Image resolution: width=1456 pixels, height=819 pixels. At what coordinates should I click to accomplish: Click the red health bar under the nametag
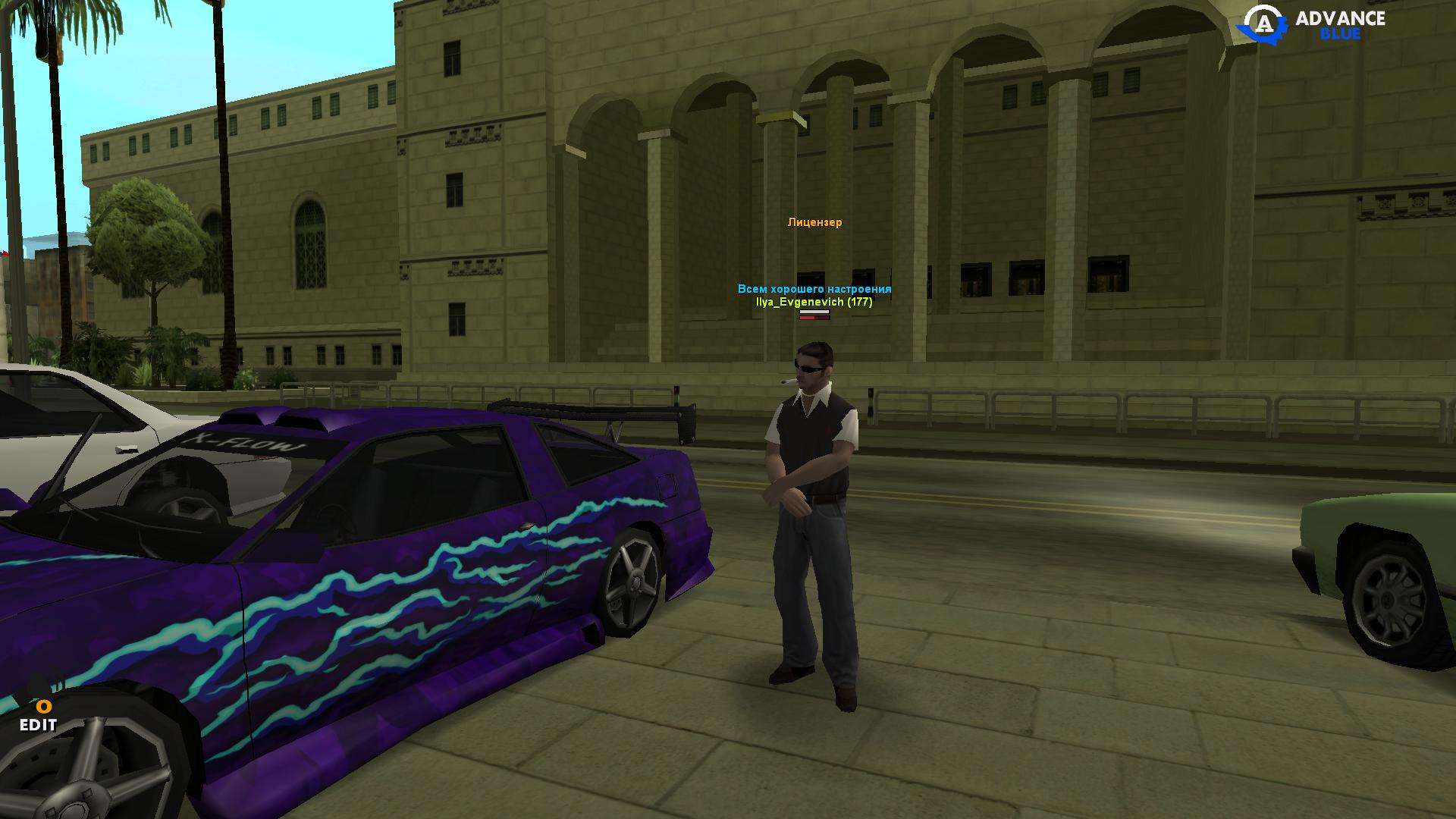815,317
